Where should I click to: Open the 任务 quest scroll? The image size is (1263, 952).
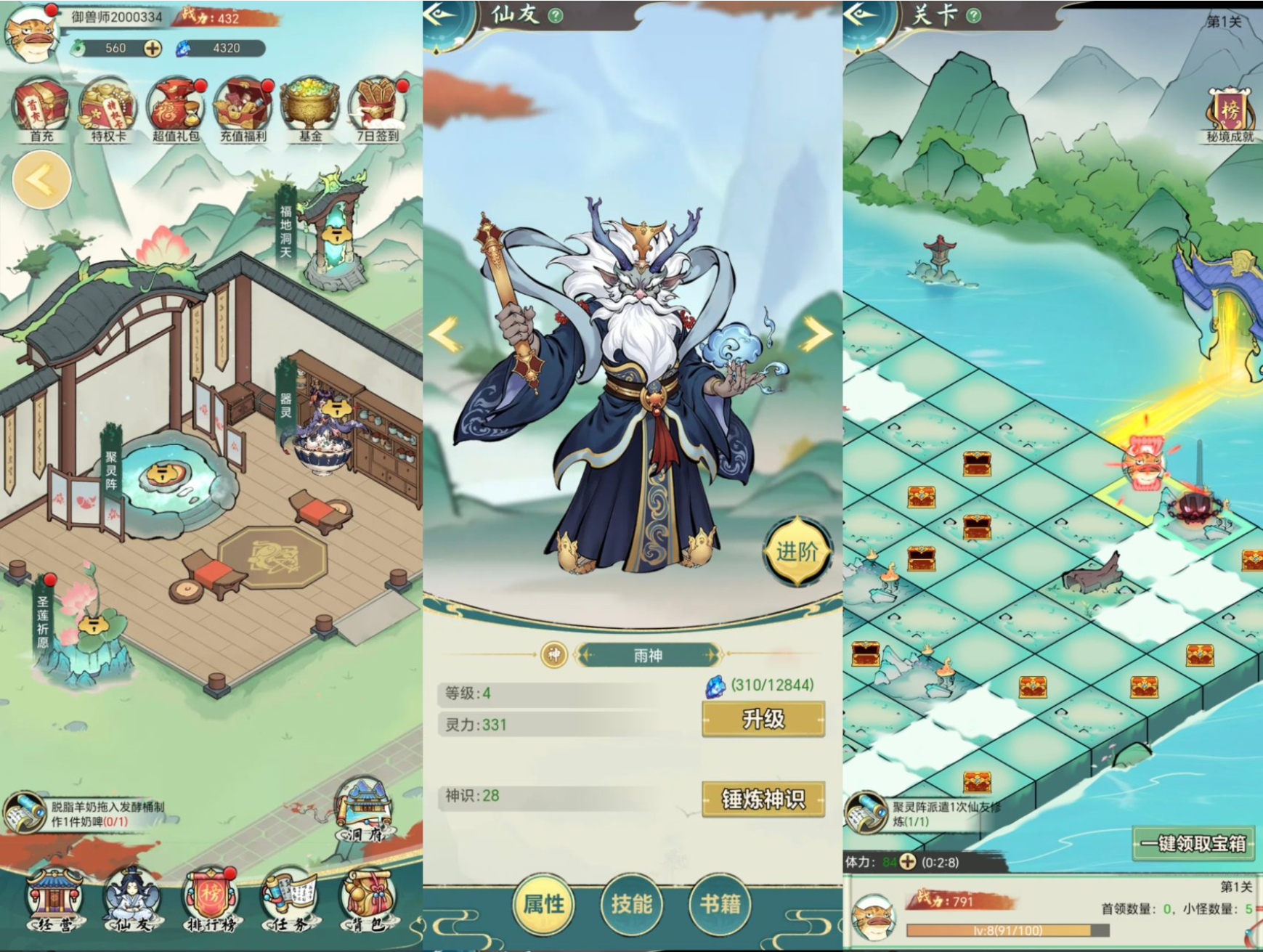click(288, 899)
